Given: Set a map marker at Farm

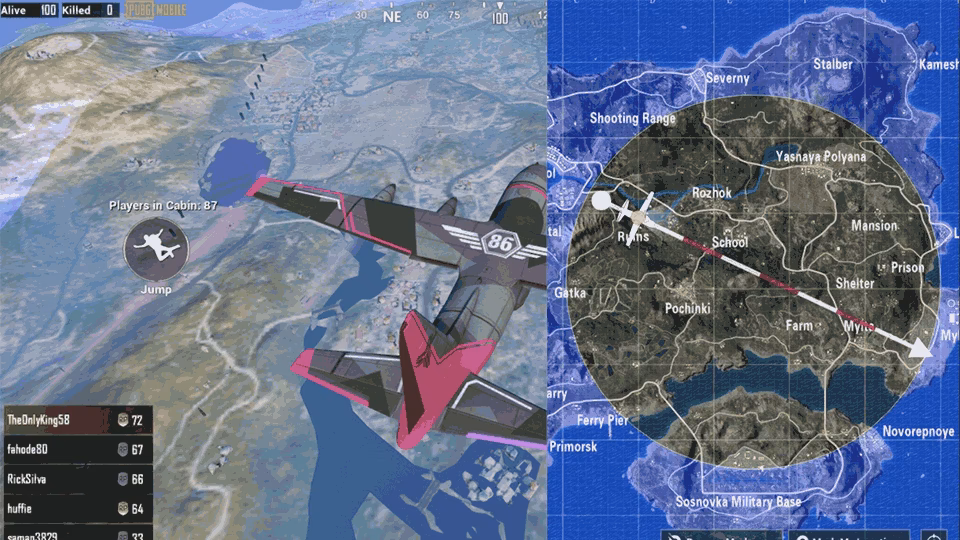Looking at the screenshot, I should 799,326.
